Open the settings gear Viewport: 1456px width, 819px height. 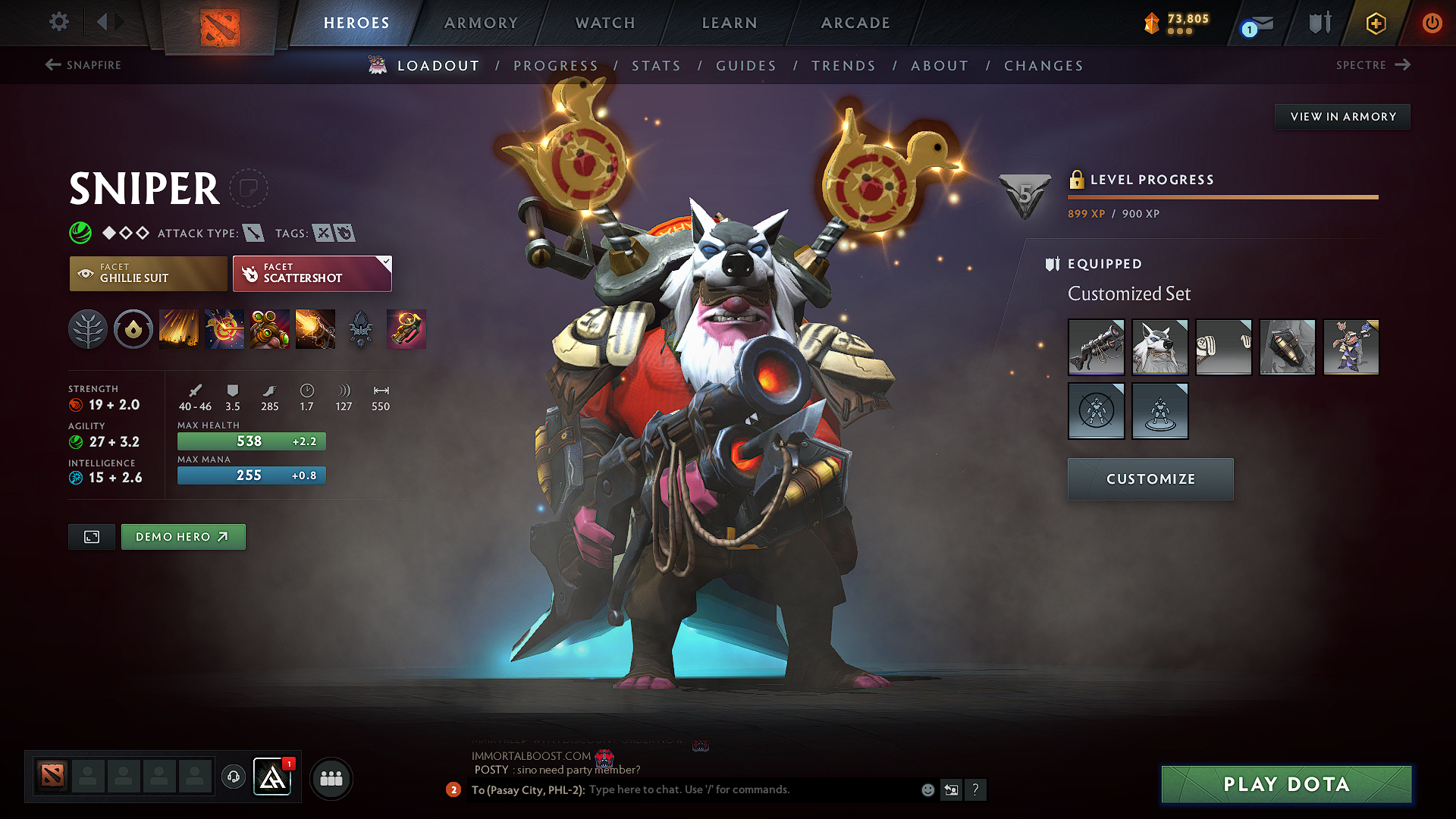coord(58,22)
